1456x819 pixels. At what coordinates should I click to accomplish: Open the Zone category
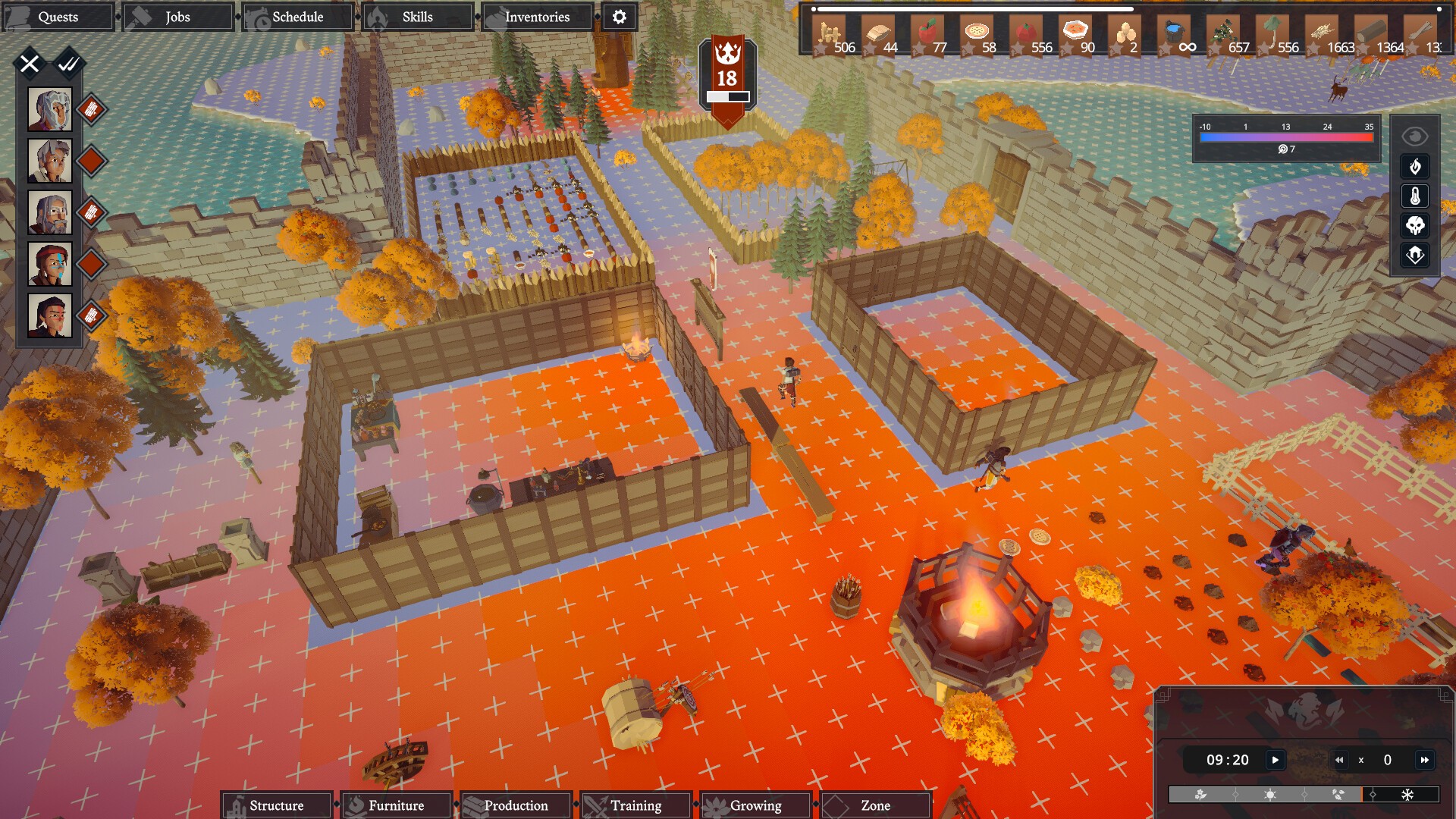(876, 805)
